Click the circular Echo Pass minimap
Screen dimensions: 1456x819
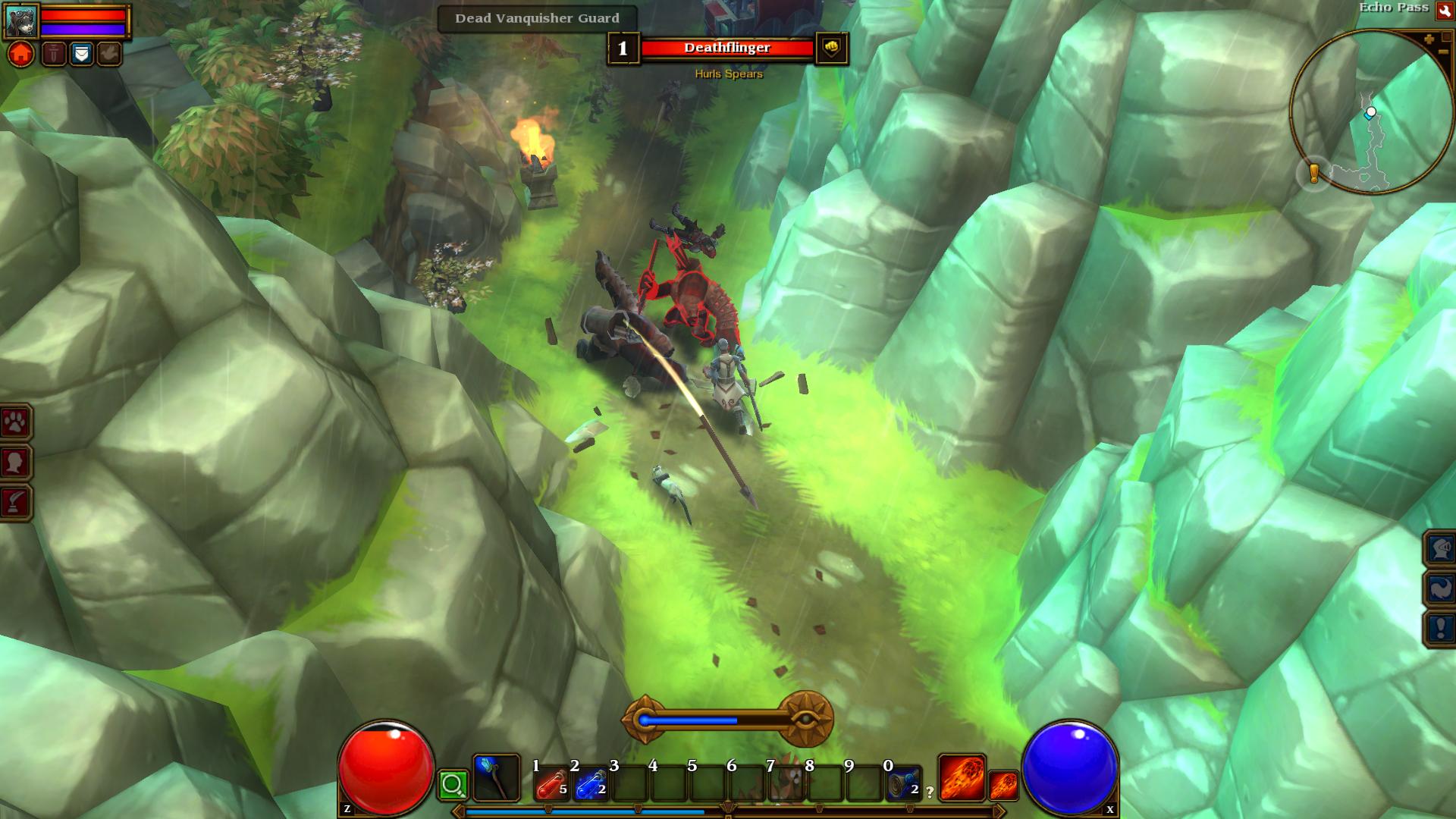click(x=1371, y=112)
